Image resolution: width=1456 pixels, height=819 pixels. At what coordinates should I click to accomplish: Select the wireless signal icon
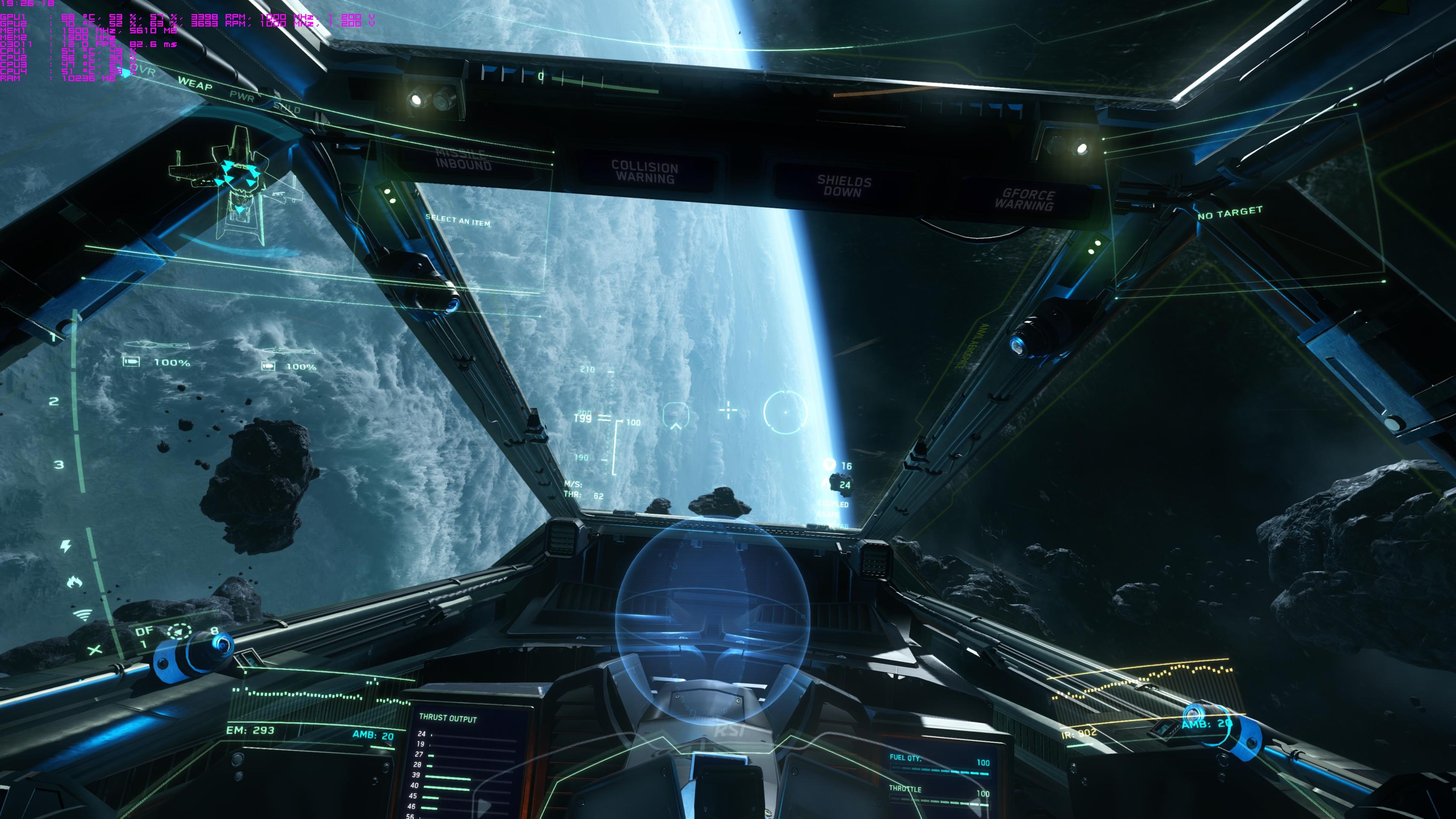(83, 614)
